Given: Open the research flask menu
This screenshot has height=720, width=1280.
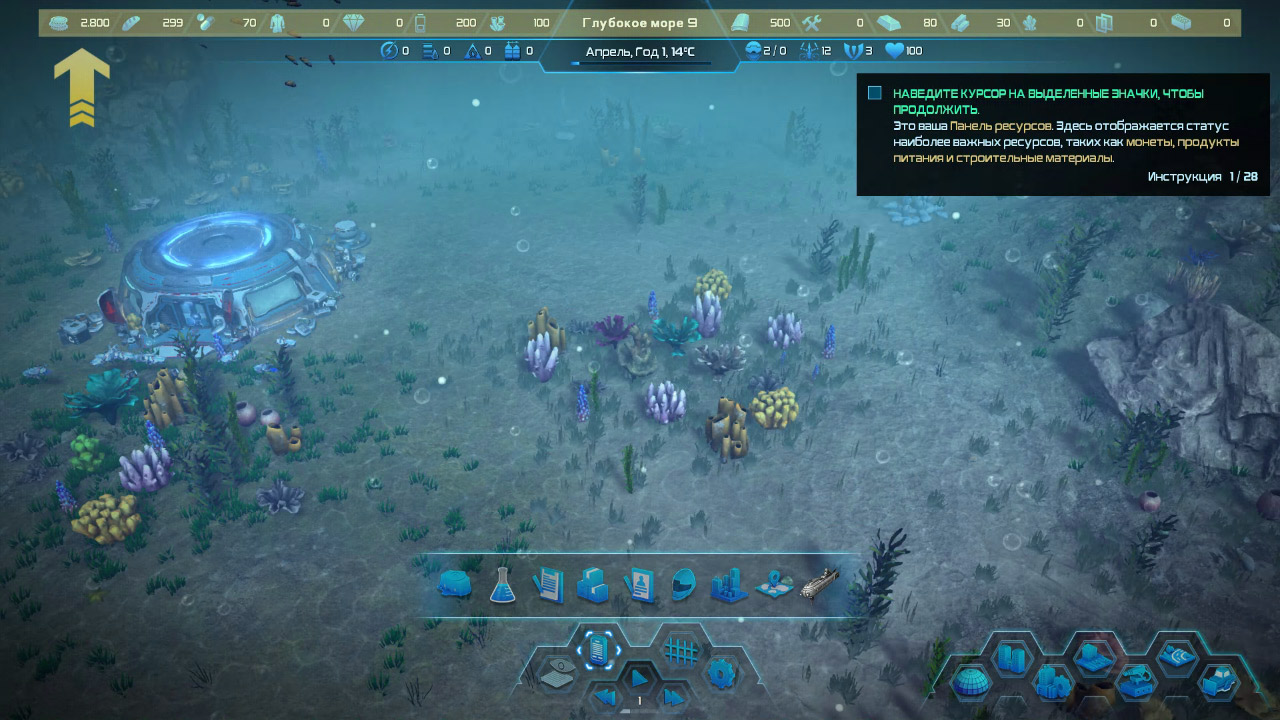Looking at the screenshot, I should click(502, 585).
